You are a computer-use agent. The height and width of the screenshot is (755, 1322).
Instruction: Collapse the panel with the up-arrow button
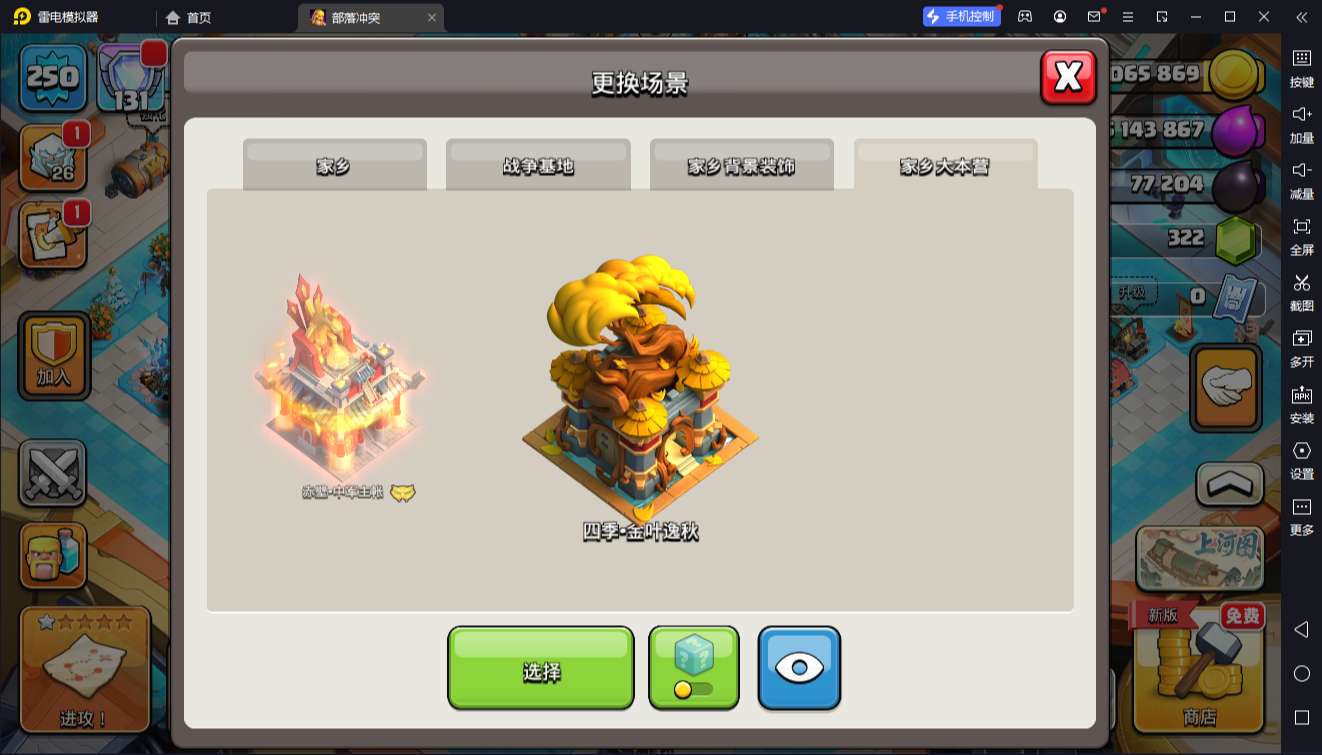pos(1229,485)
